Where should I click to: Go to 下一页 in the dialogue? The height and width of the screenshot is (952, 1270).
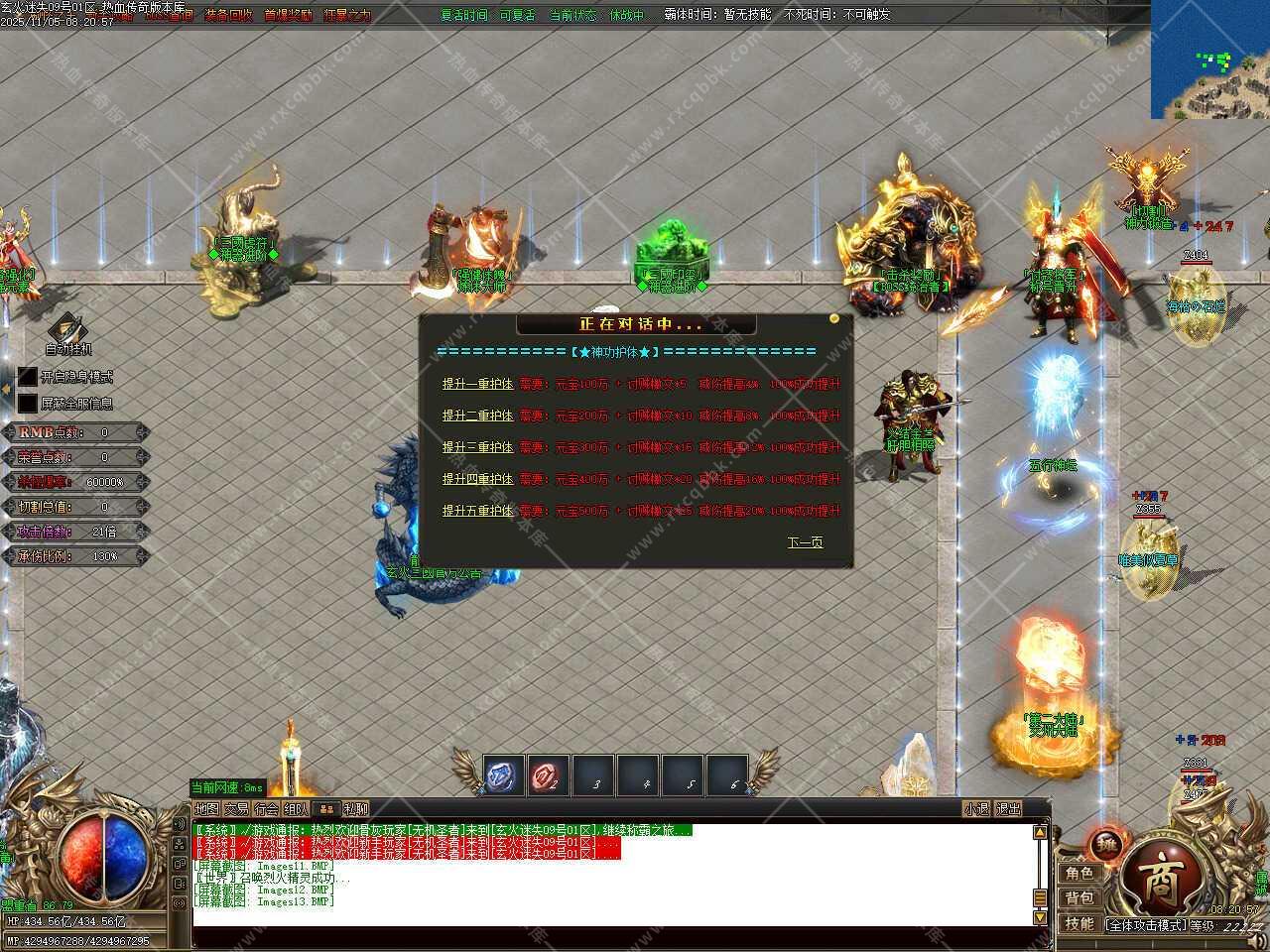click(x=805, y=542)
